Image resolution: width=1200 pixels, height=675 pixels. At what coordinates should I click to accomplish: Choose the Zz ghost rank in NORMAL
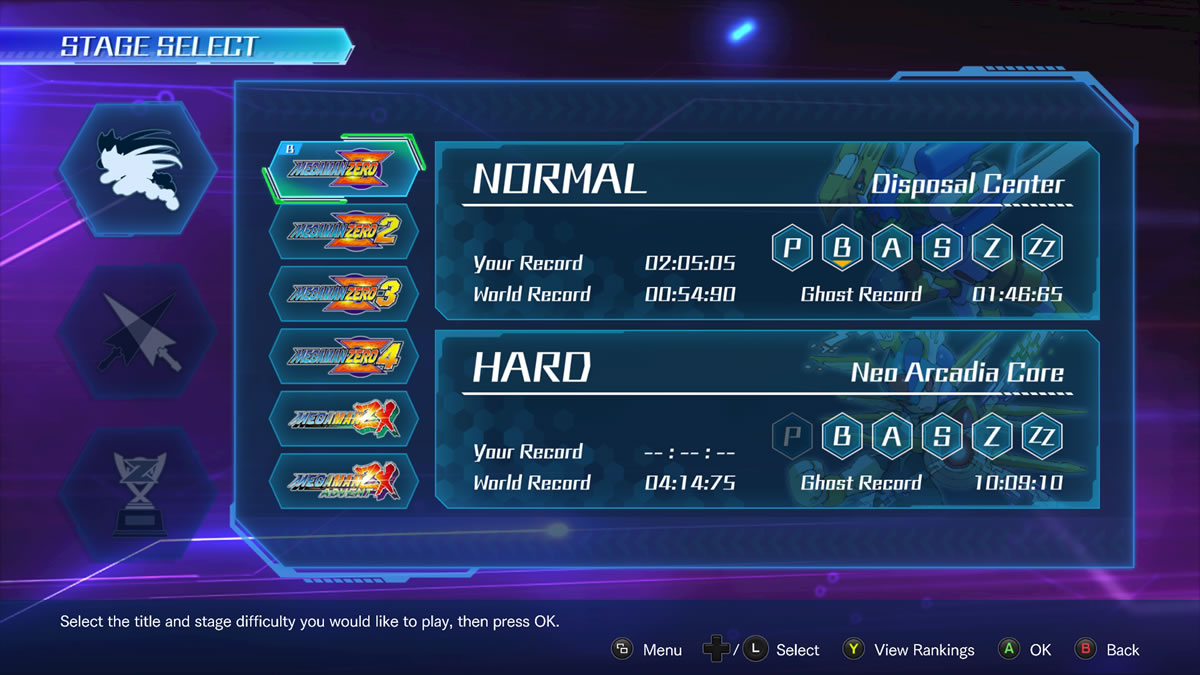[1042, 247]
